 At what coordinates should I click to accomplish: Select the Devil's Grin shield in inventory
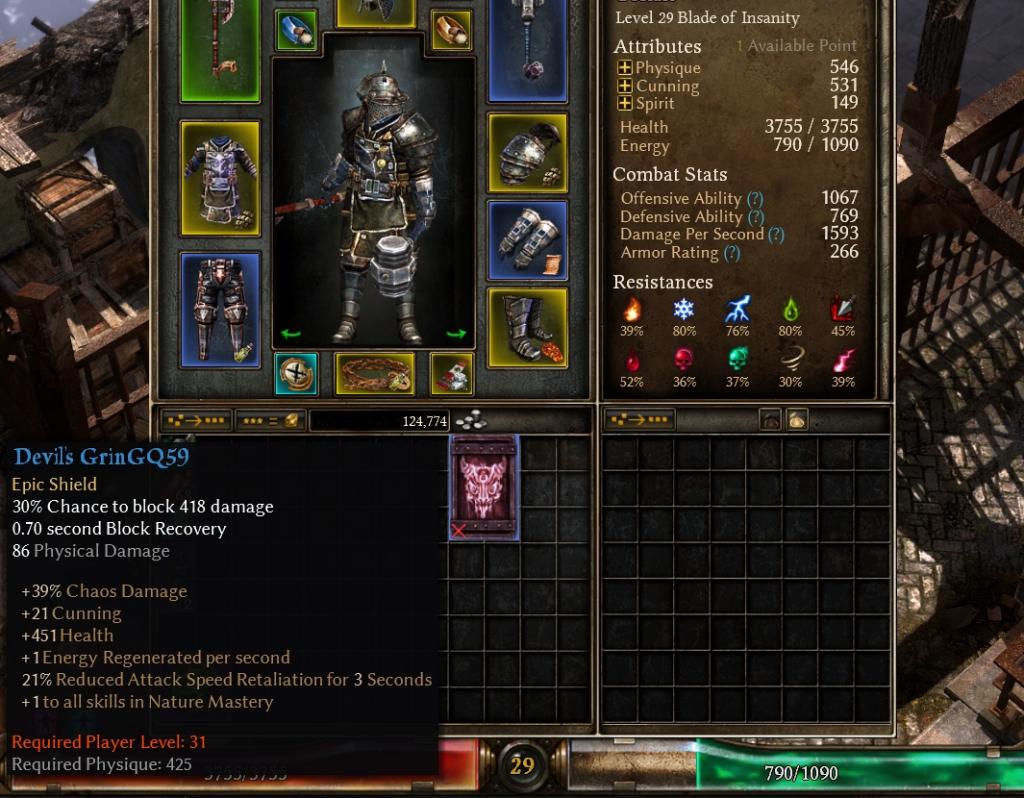tap(485, 487)
